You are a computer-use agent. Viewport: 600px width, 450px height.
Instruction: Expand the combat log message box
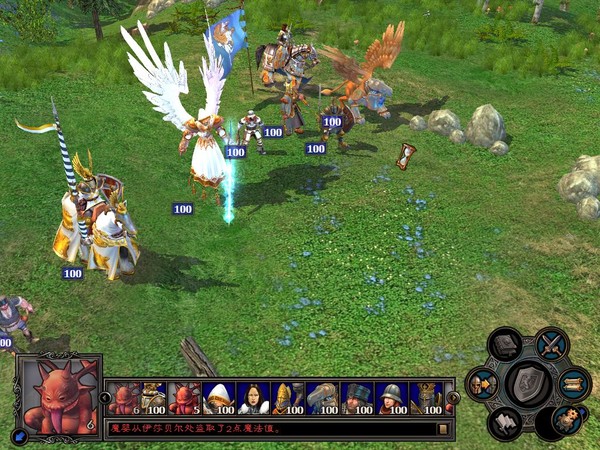tap(442, 429)
